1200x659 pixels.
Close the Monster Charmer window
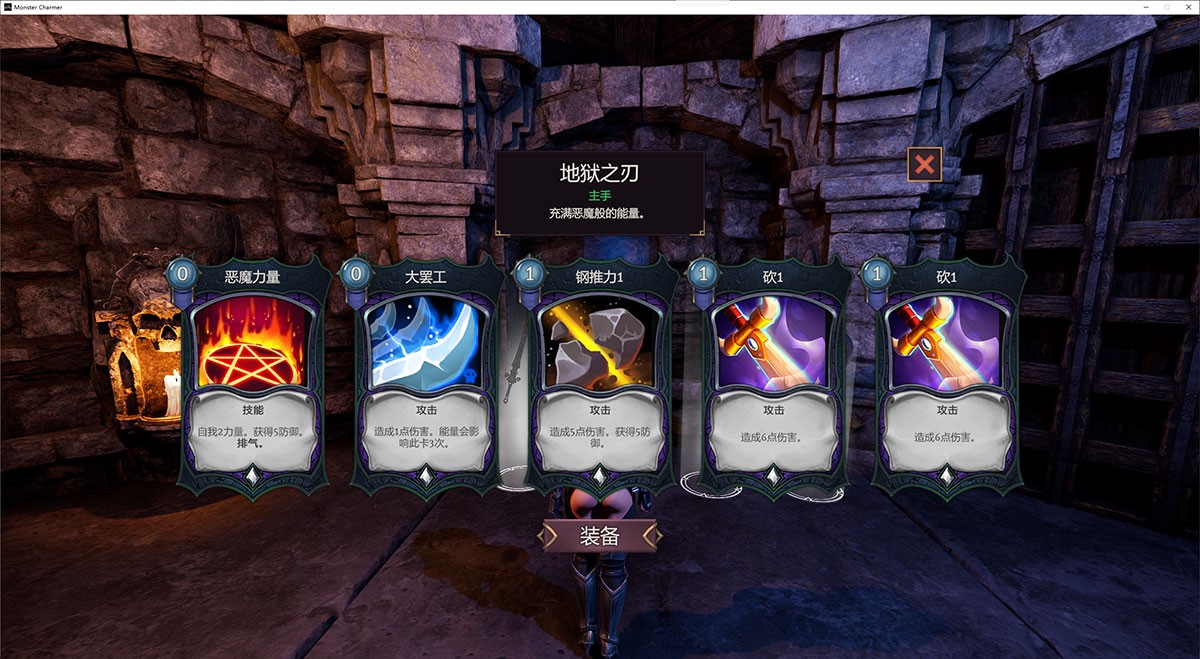pos(1187,7)
